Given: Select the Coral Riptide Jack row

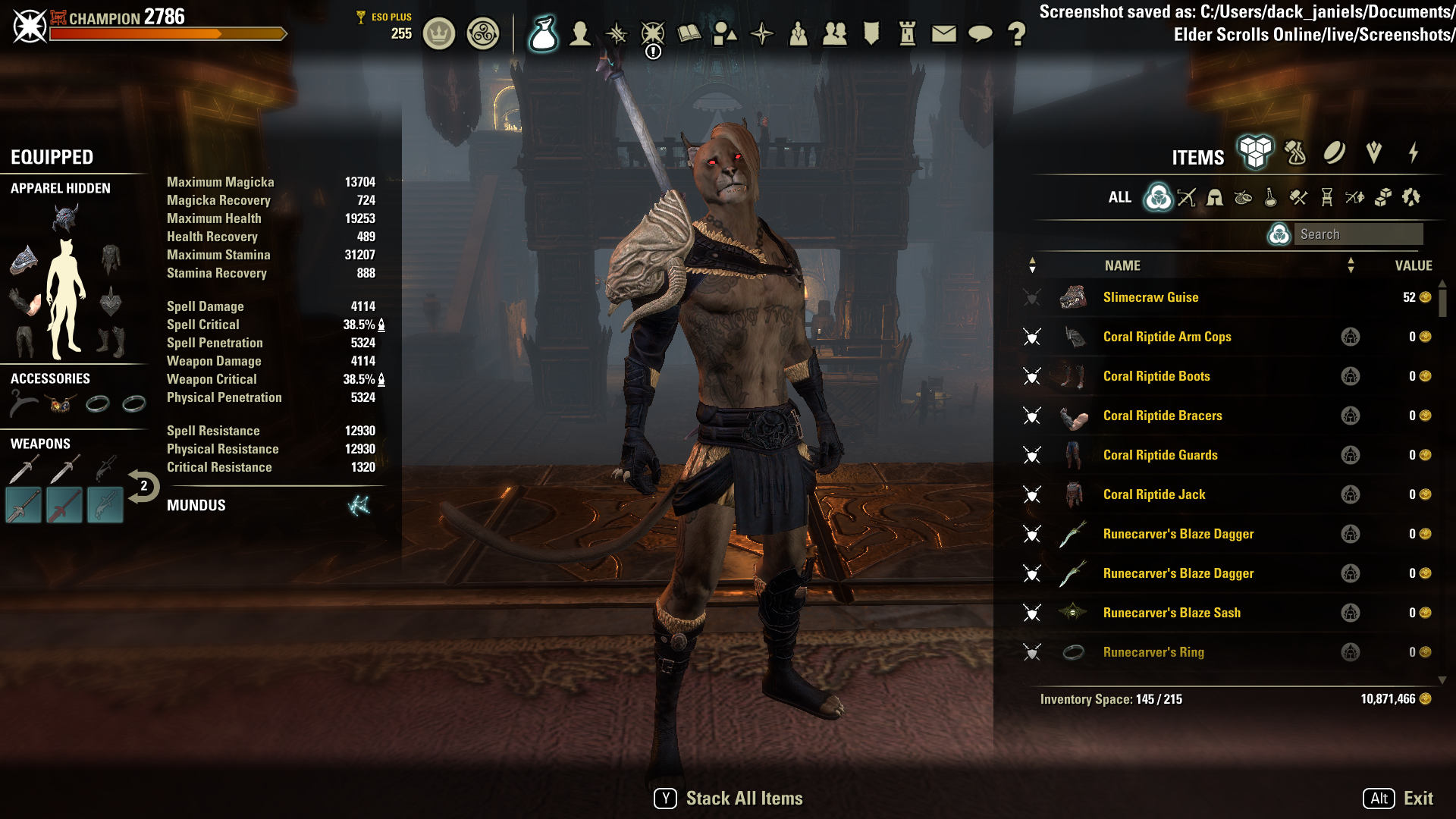Looking at the screenshot, I should (x=1153, y=494).
